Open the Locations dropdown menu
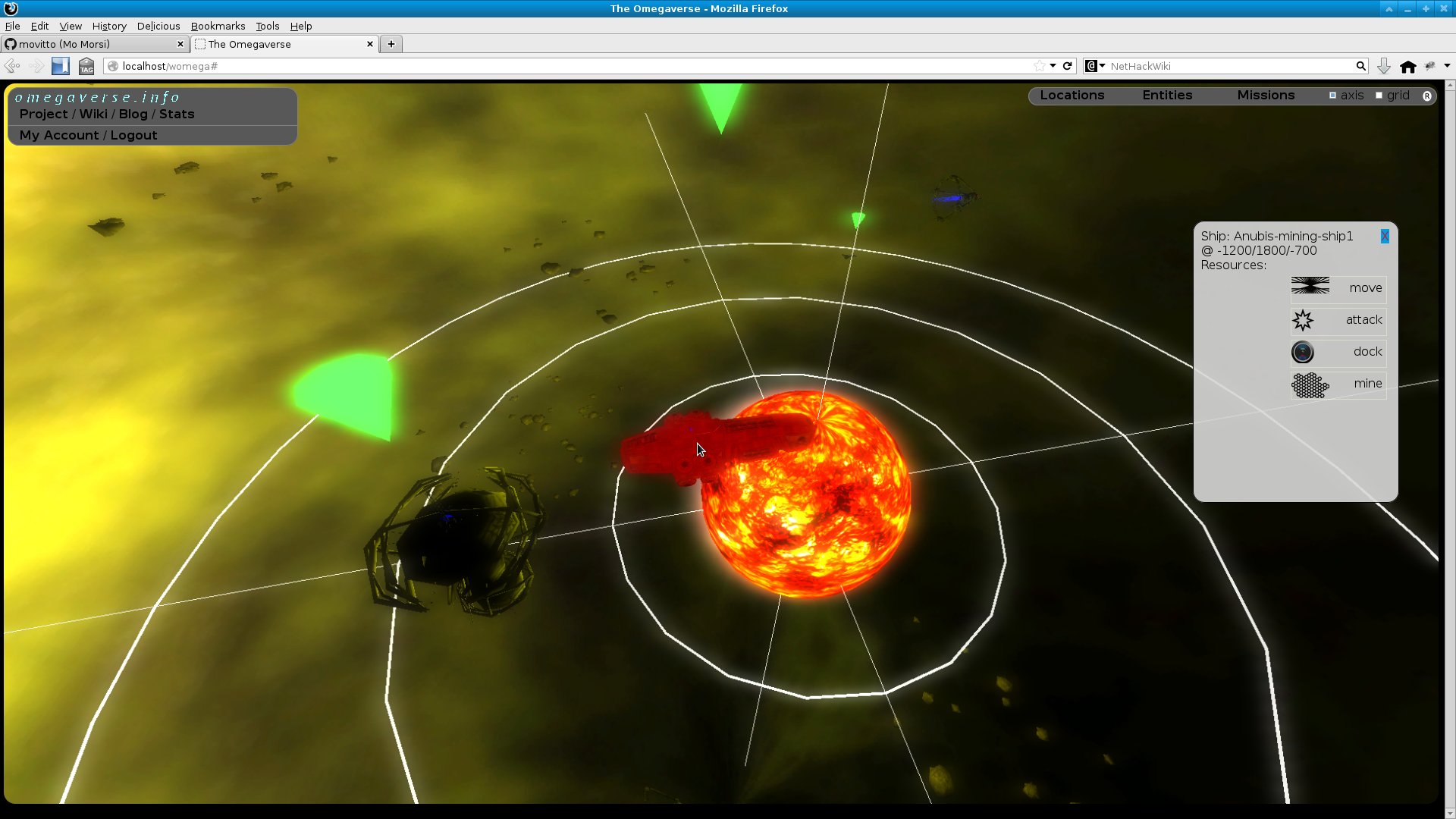The image size is (1456, 819). [1072, 95]
